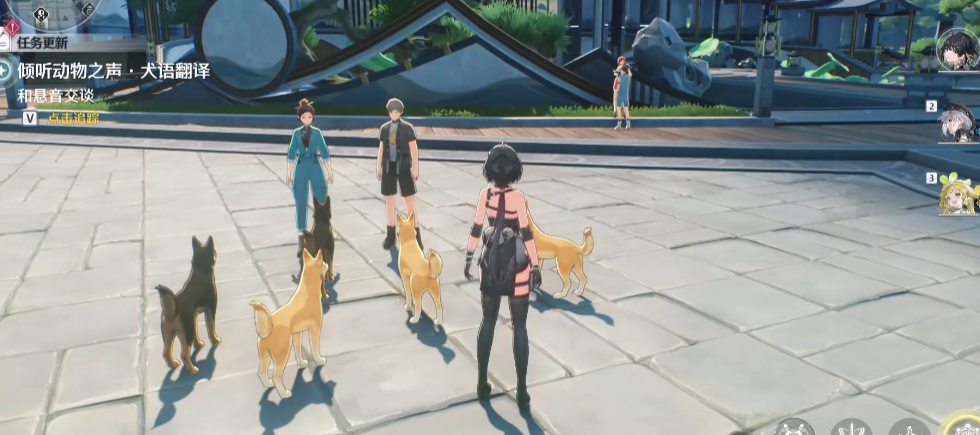Switch to the silver-haired party member 2

[958, 122]
